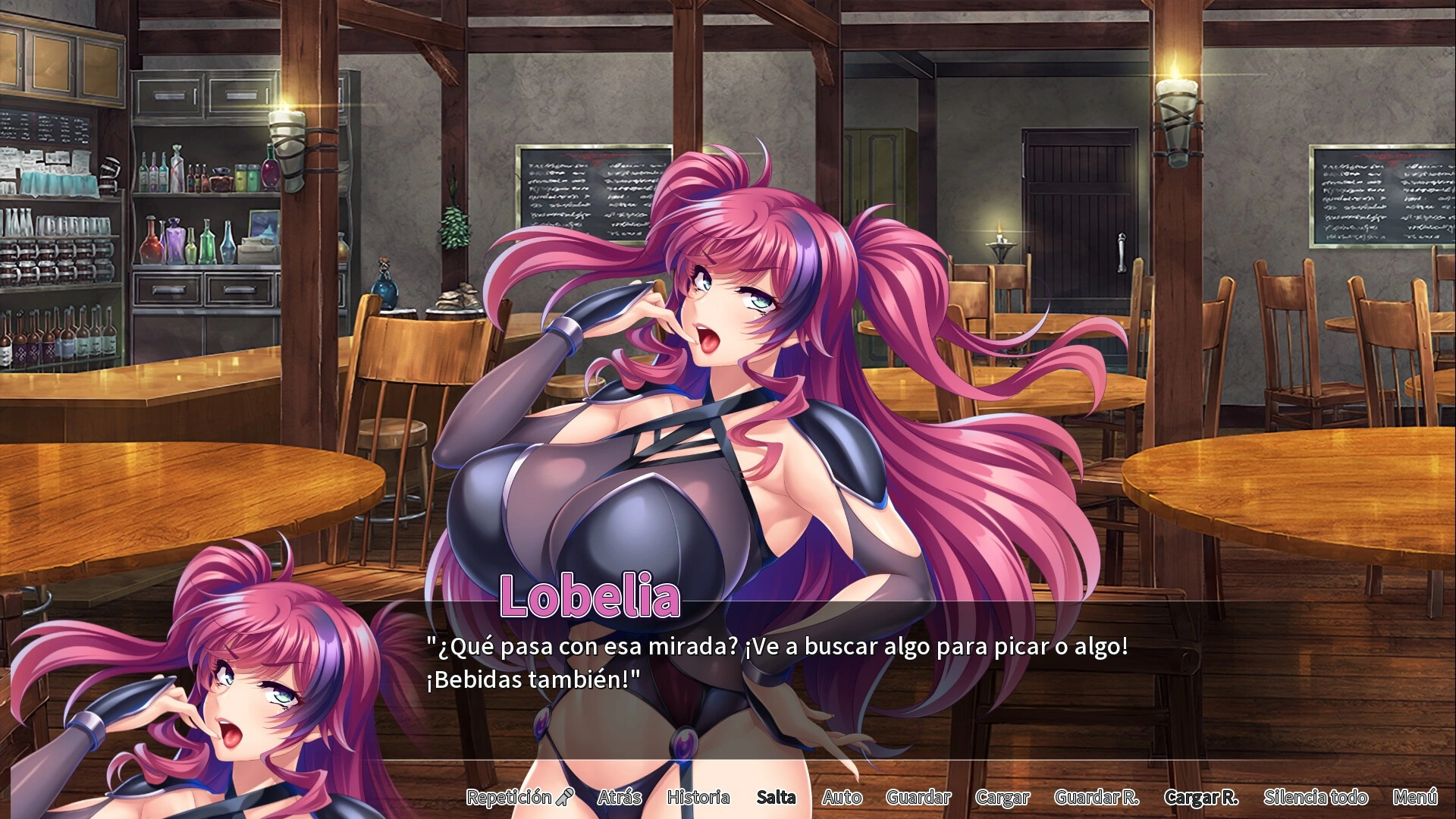Open the Historia dialogue log

(698, 797)
